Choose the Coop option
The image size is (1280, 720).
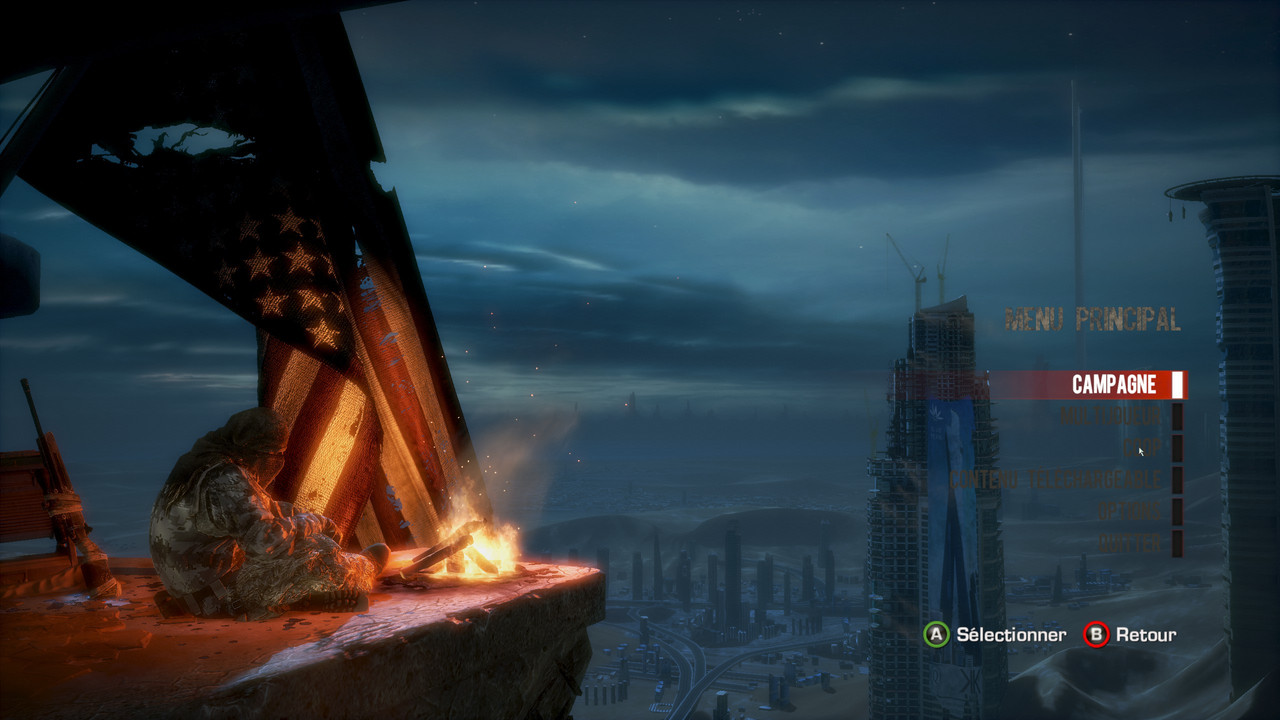pyautogui.click(x=1142, y=448)
